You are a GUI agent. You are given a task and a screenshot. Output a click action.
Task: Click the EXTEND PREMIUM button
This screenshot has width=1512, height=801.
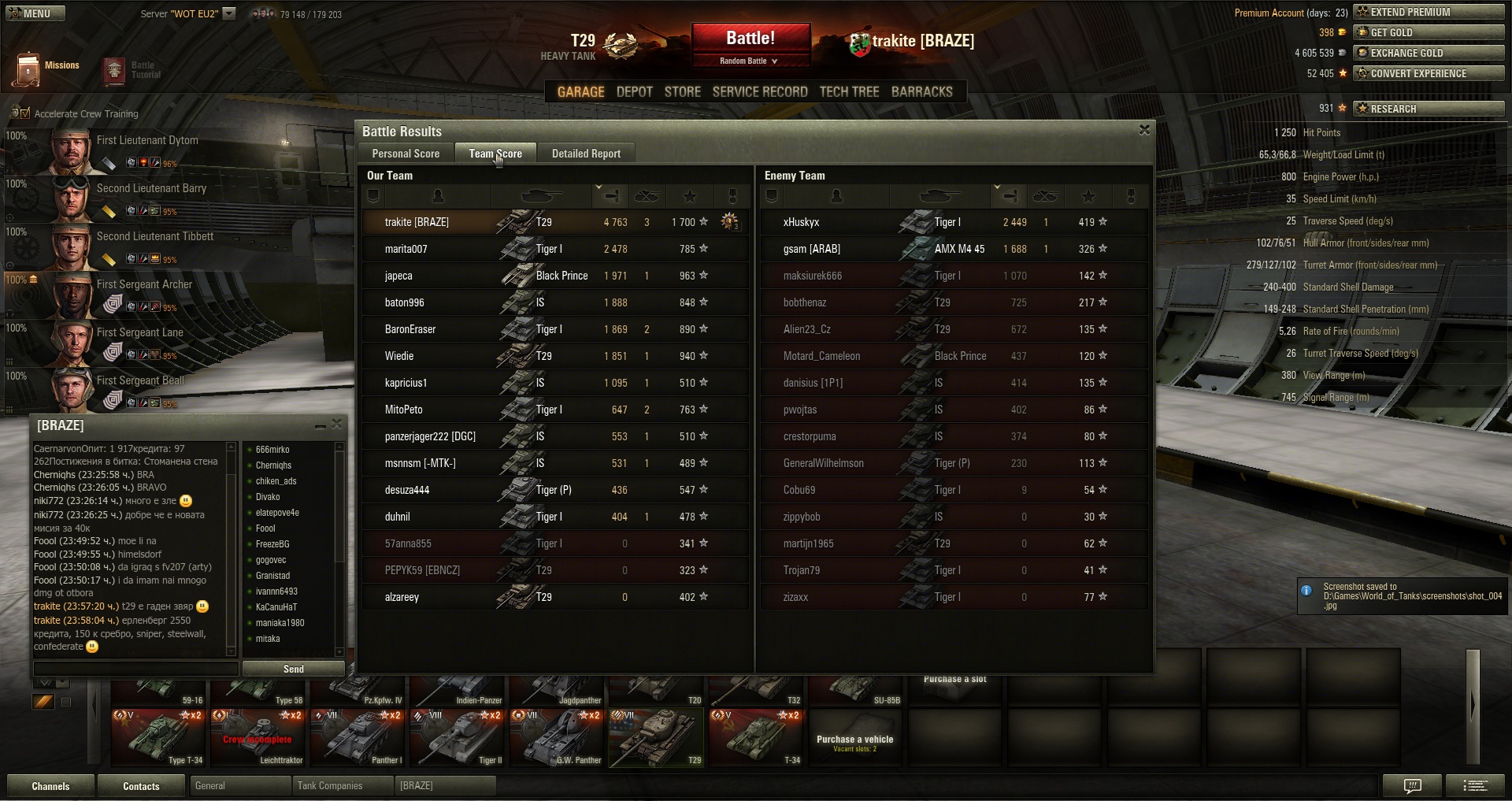[x=1428, y=12]
